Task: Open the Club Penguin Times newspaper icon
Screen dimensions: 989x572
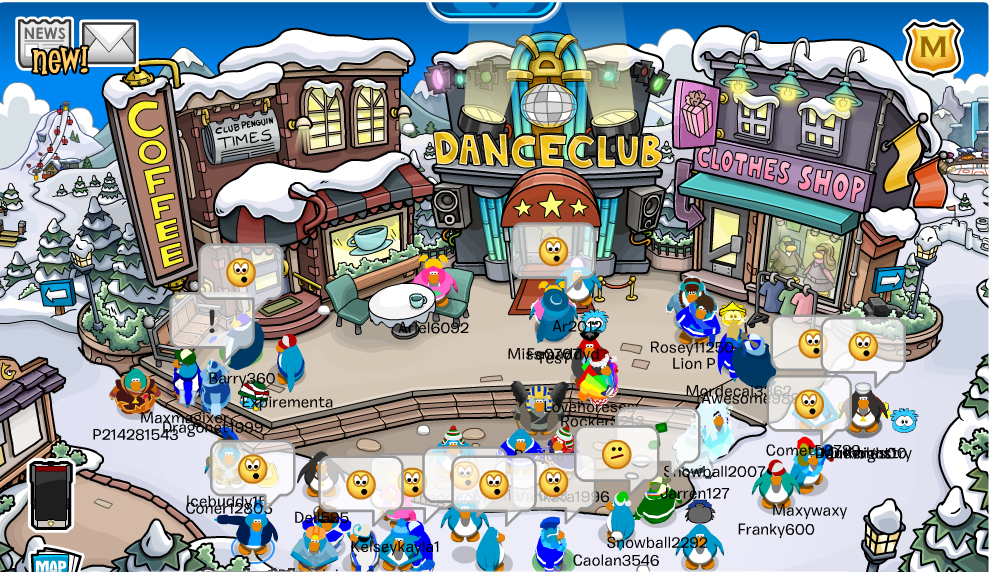Action: tap(45, 42)
